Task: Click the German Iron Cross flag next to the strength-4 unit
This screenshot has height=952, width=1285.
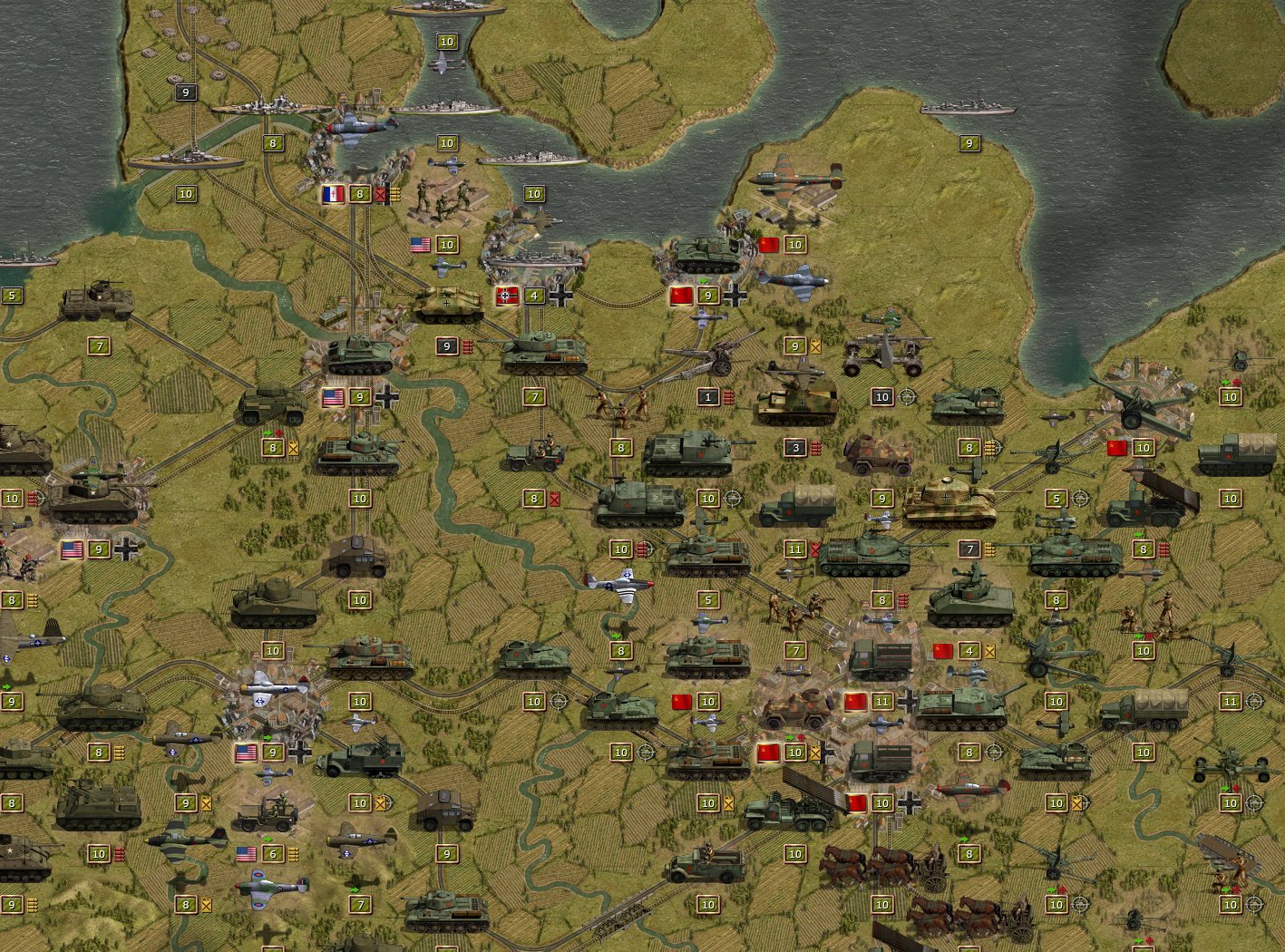Action: pos(506,295)
